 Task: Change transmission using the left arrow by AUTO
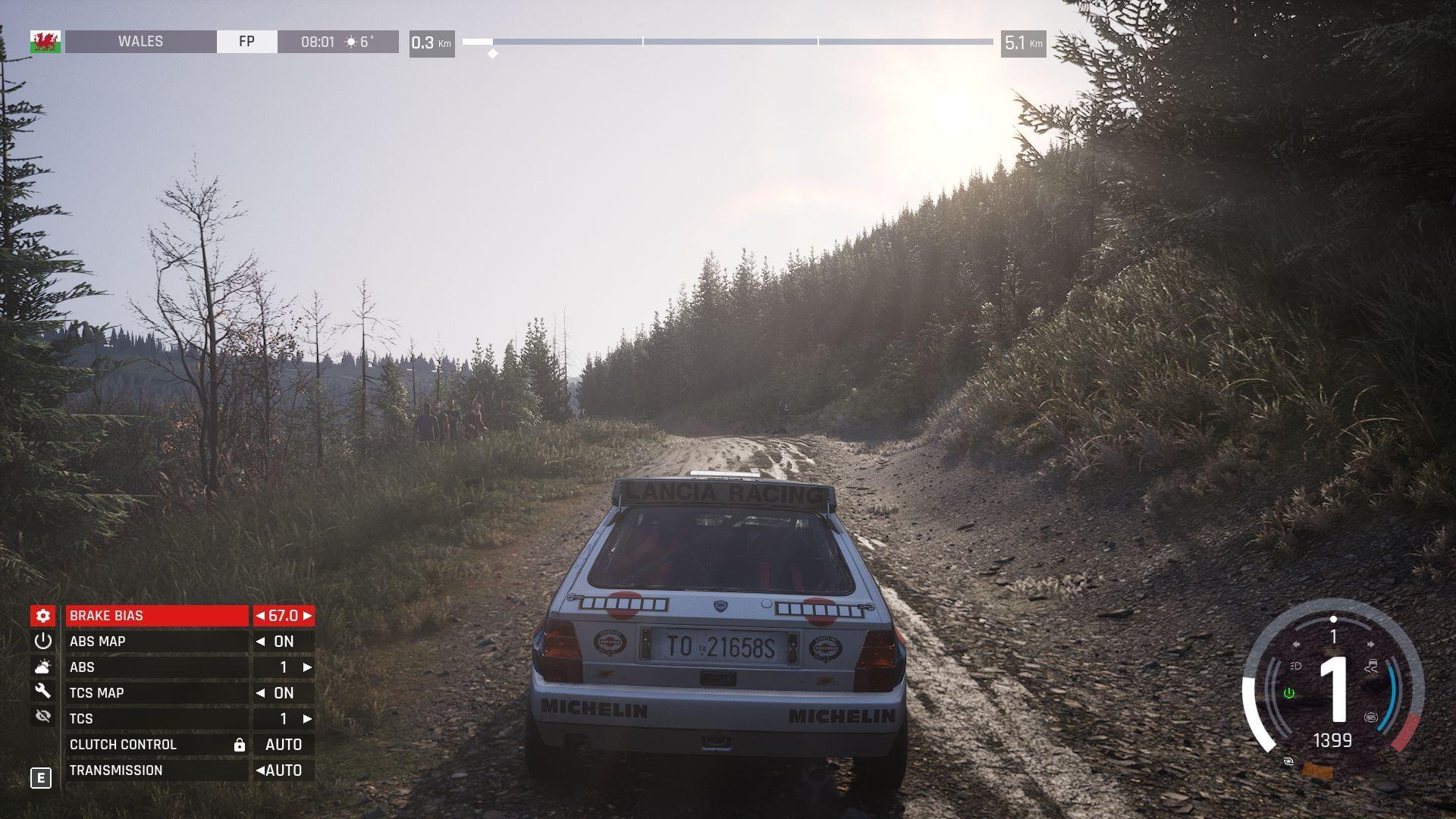tap(260, 770)
